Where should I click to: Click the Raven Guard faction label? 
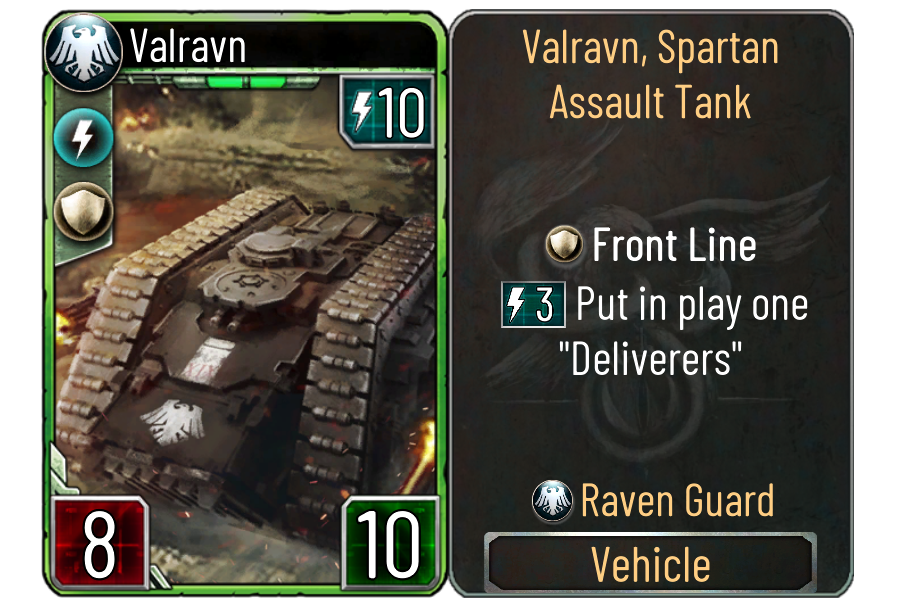652,500
